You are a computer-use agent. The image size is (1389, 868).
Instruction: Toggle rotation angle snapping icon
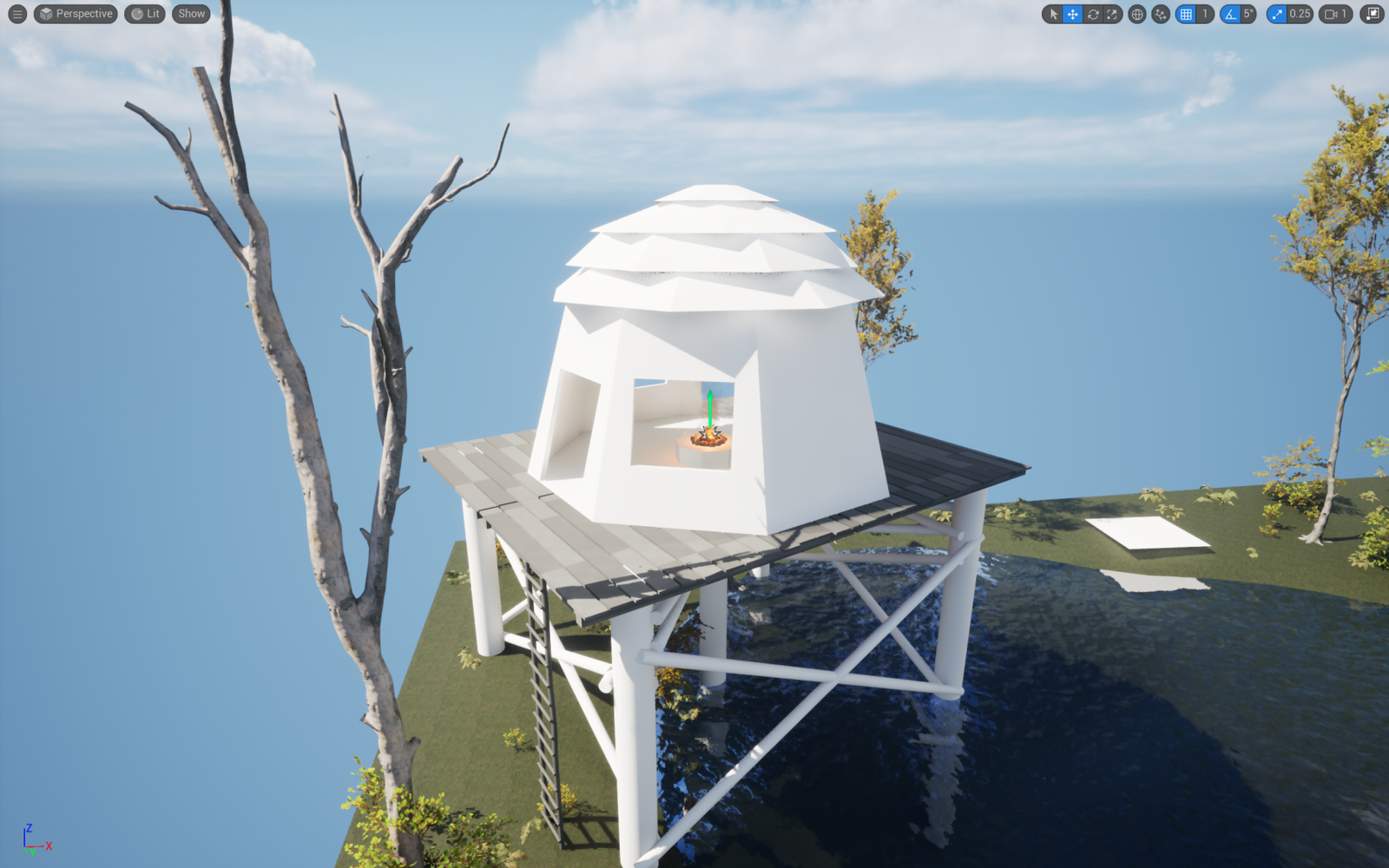pyautogui.click(x=1230, y=14)
